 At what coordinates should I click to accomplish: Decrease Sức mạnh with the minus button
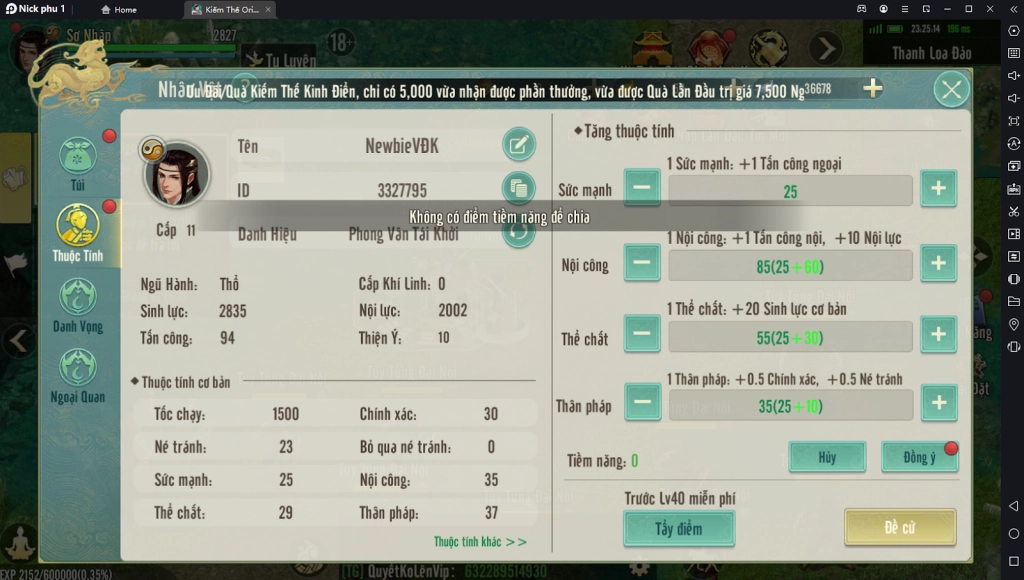tap(642, 188)
